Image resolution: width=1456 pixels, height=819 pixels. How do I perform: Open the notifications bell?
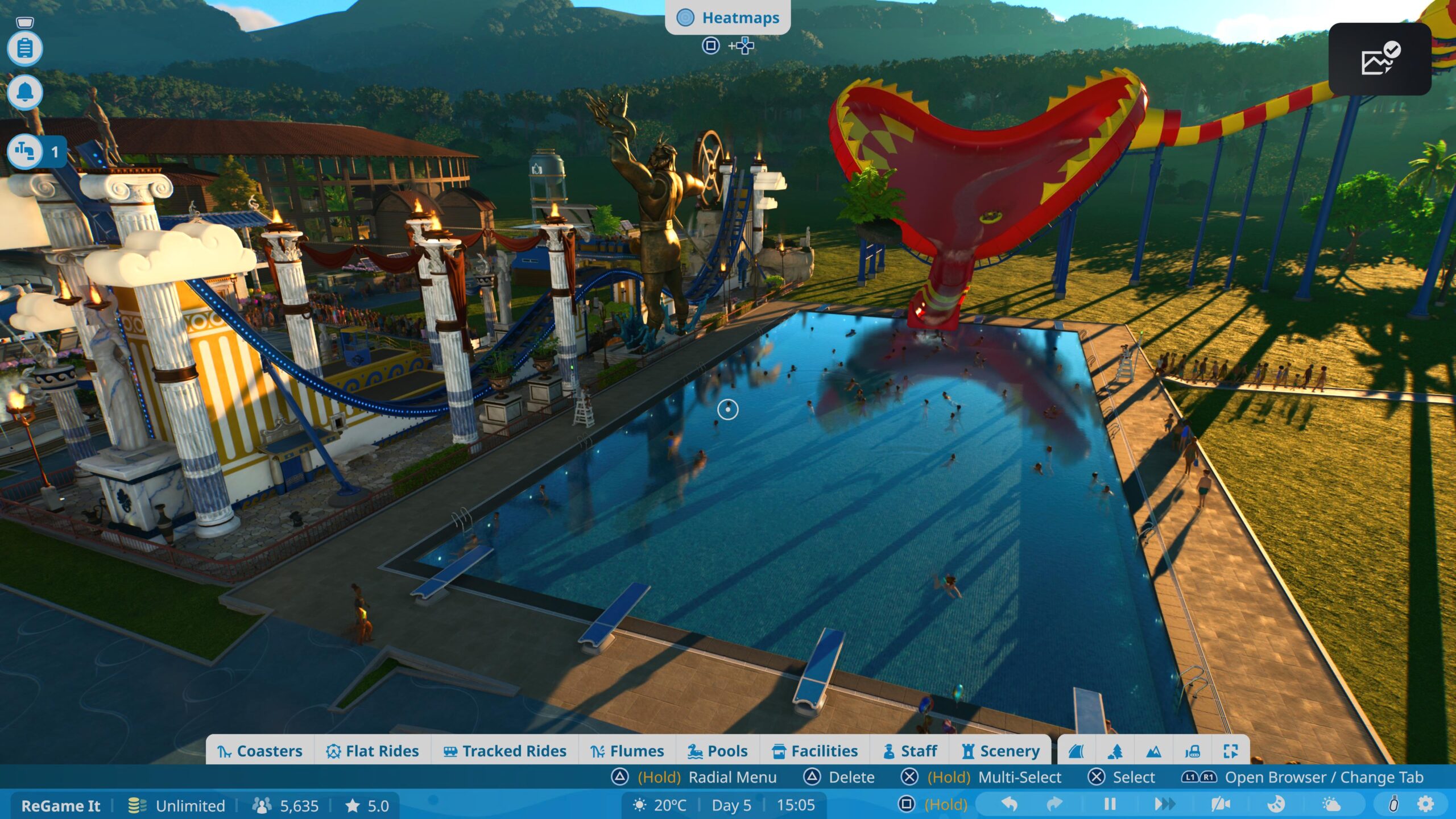25,90
